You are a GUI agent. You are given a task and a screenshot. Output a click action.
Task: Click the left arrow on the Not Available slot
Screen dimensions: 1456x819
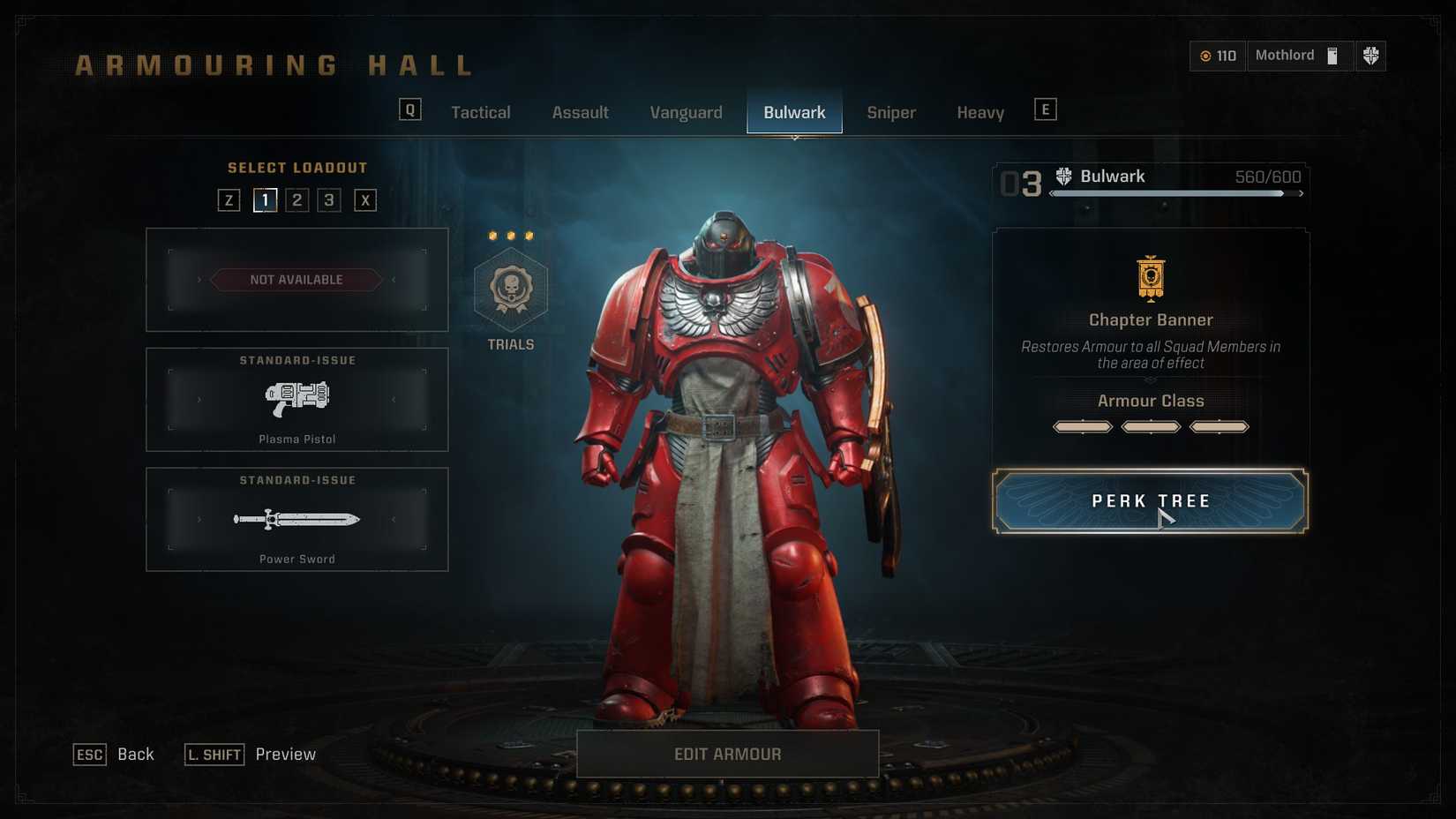click(199, 279)
